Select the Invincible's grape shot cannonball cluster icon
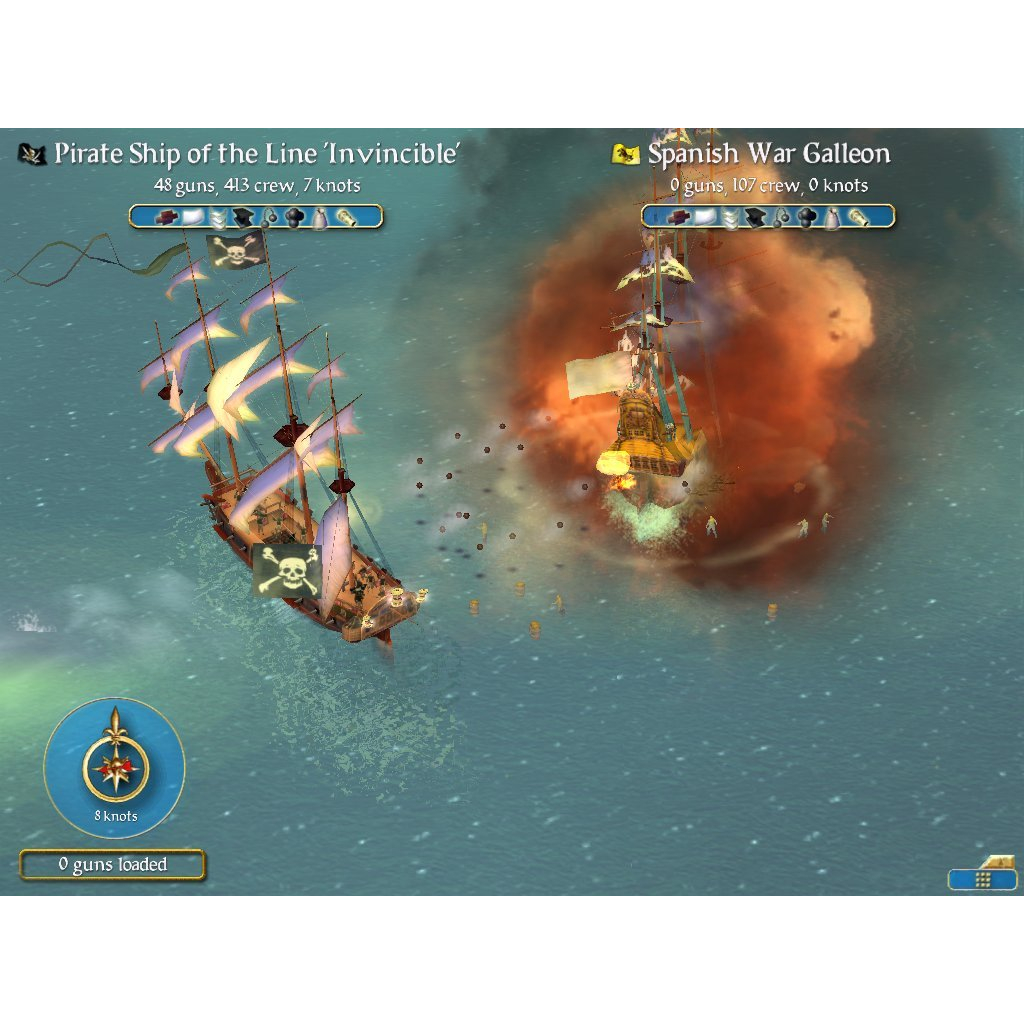 295,217
